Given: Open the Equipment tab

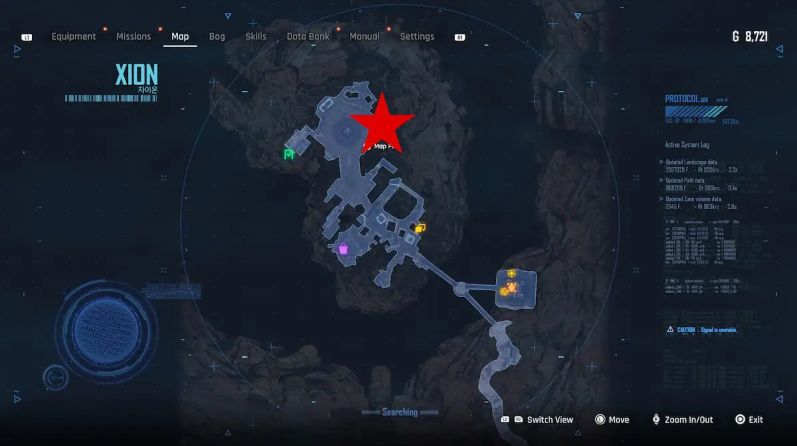Looking at the screenshot, I should (x=74, y=37).
